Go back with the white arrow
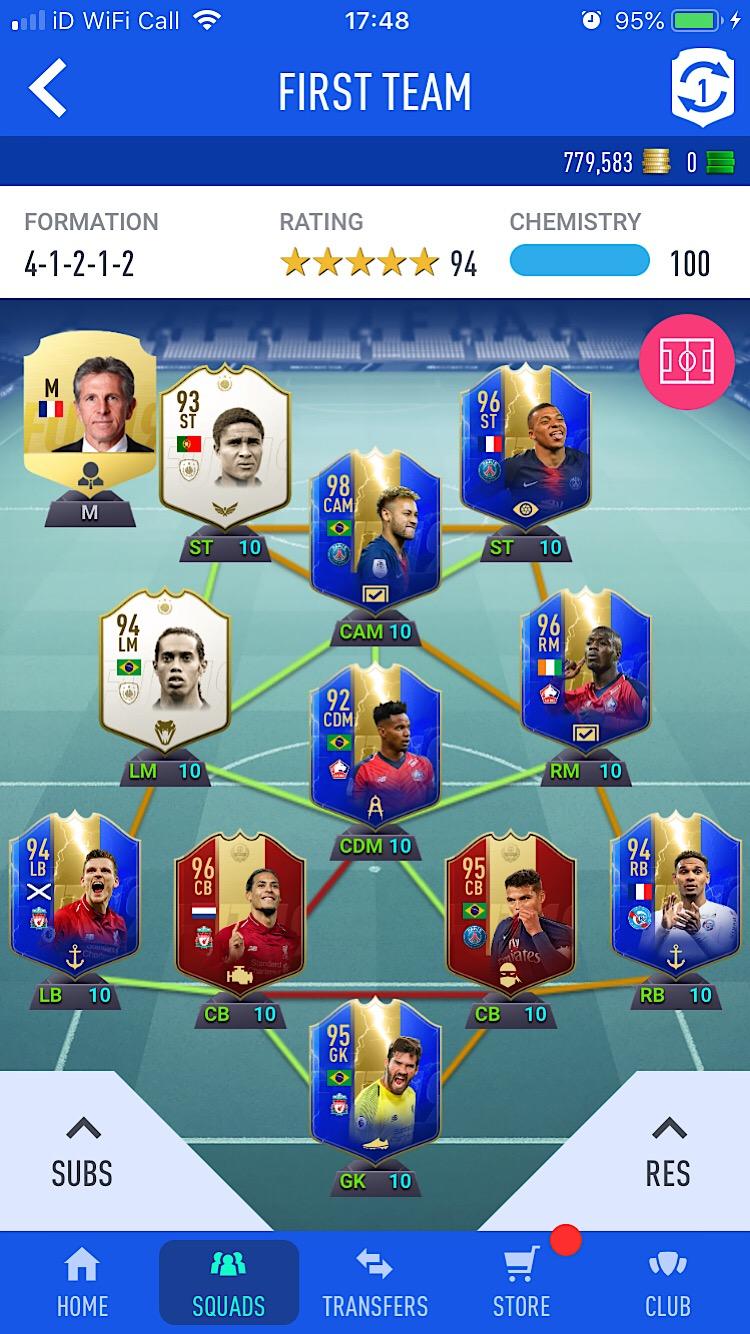The height and width of the screenshot is (1334, 750). (x=48, y=88)
